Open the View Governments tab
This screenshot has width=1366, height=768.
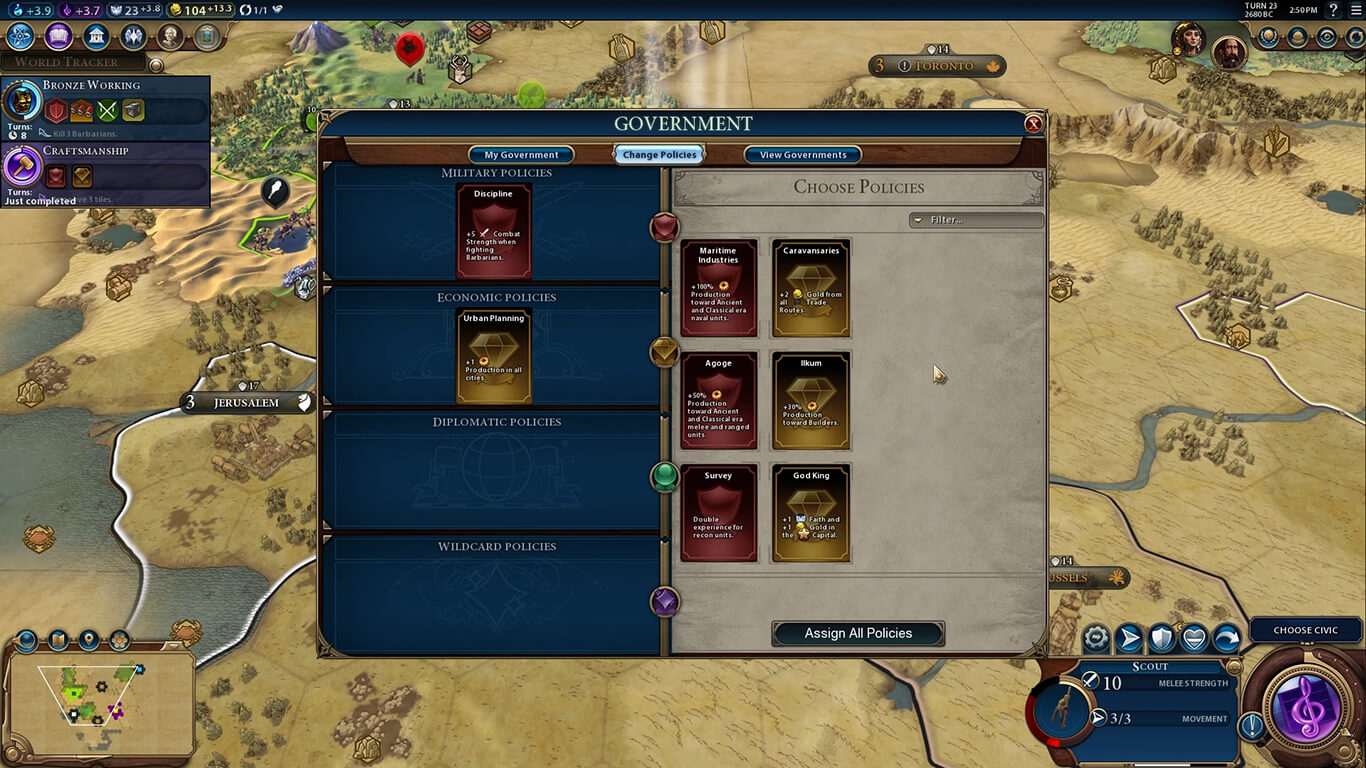pyautogui.click(x=802, y=155)
